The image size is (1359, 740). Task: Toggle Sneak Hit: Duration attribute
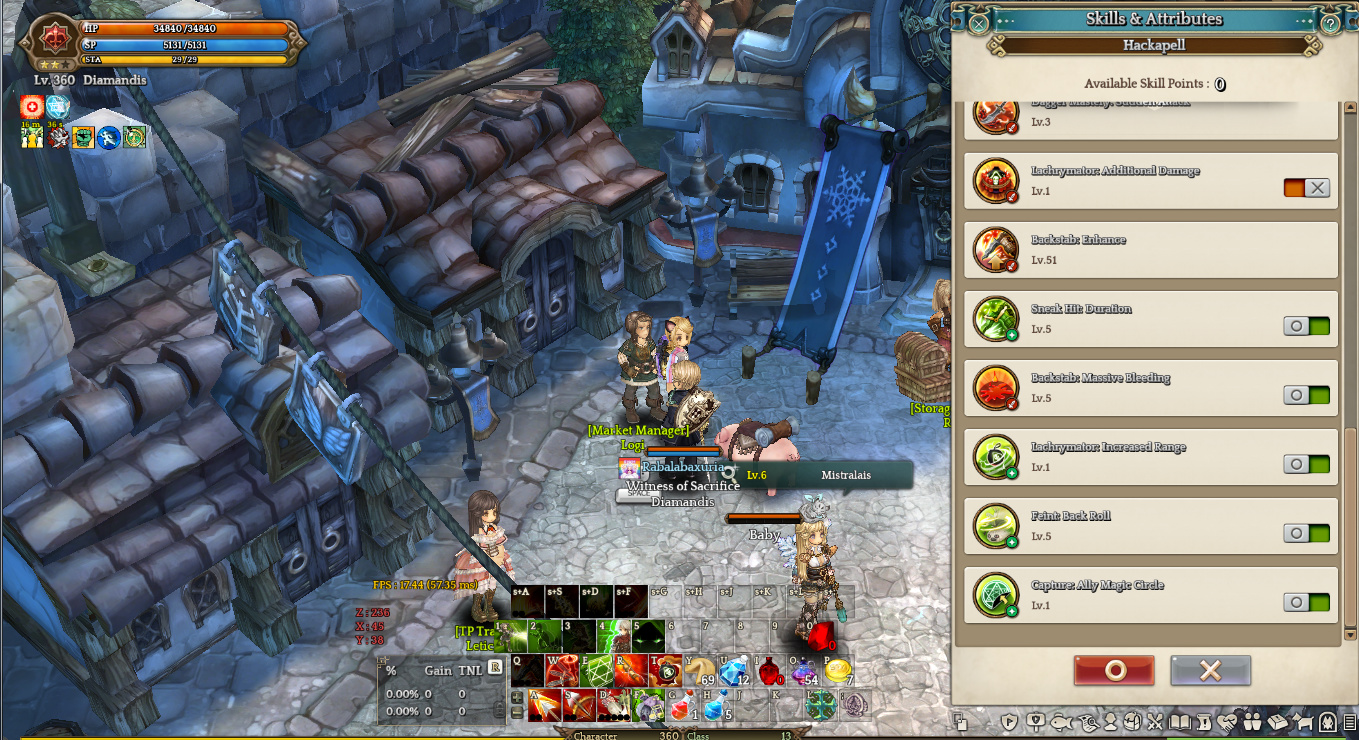pos(1306,326)
